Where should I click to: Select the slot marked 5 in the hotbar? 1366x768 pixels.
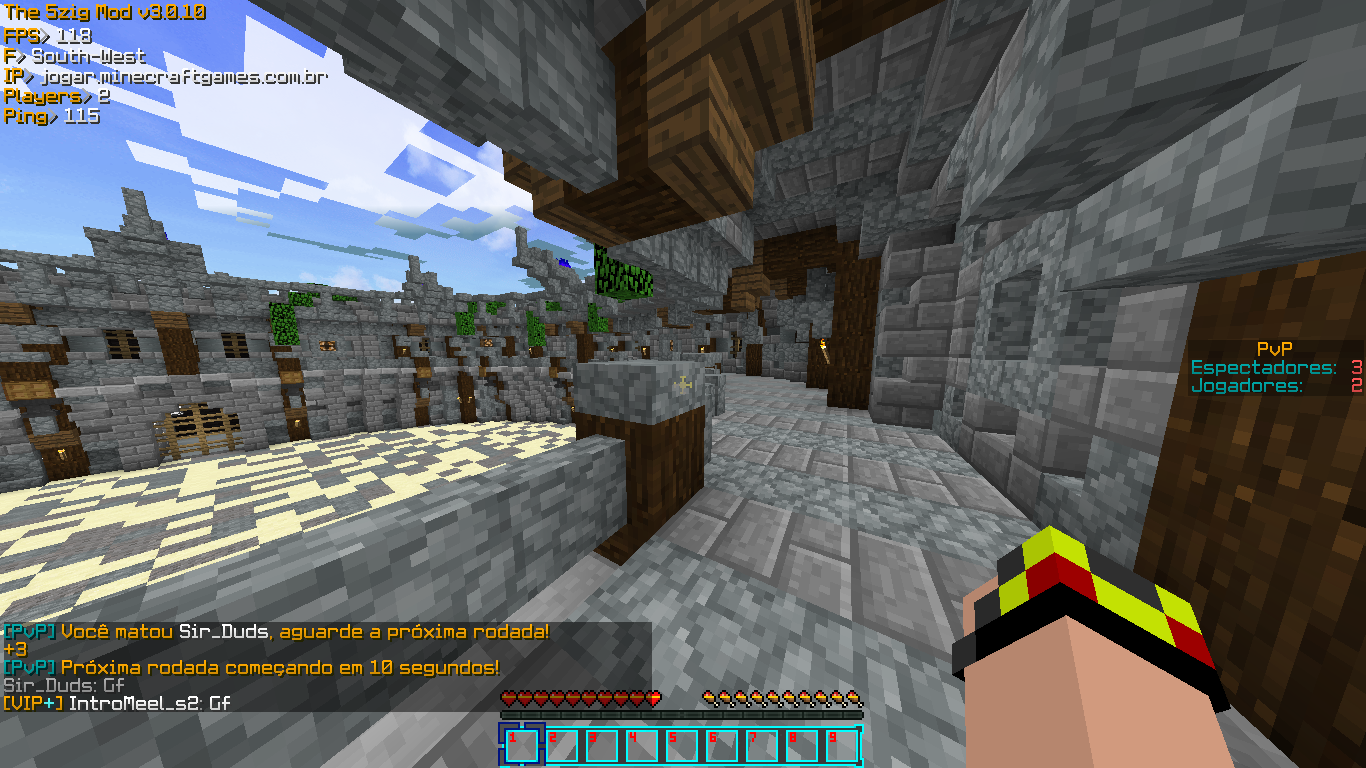[x=682, y=746]
